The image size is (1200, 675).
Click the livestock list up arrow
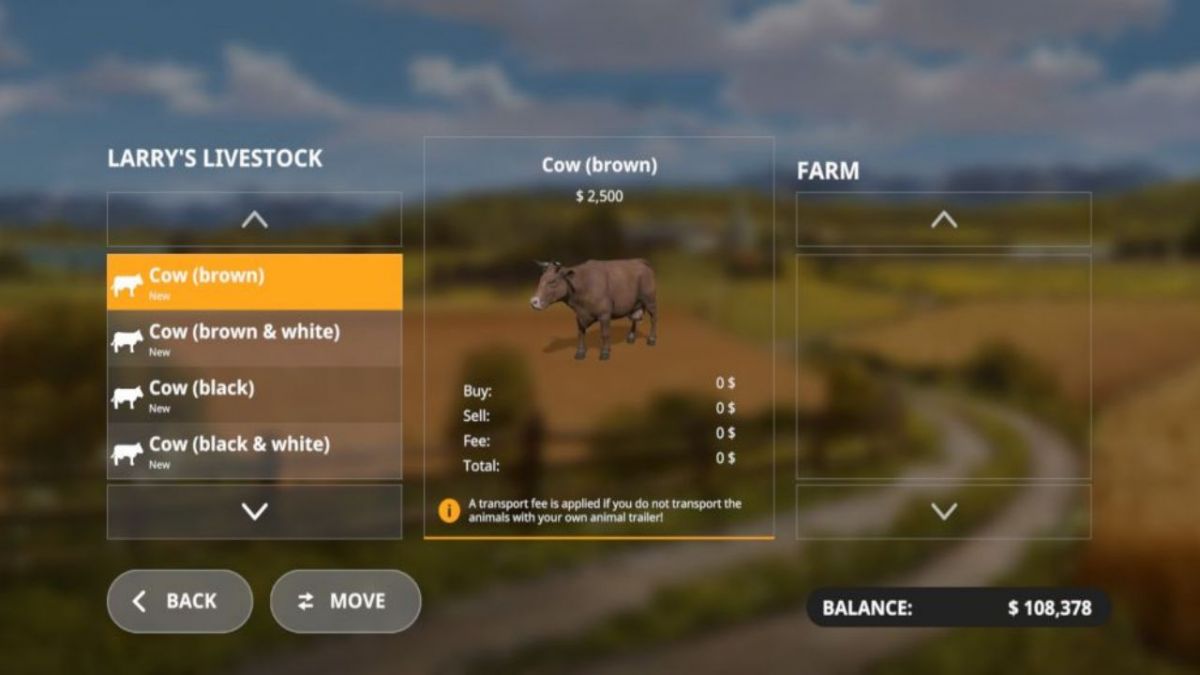coord(254,219)
